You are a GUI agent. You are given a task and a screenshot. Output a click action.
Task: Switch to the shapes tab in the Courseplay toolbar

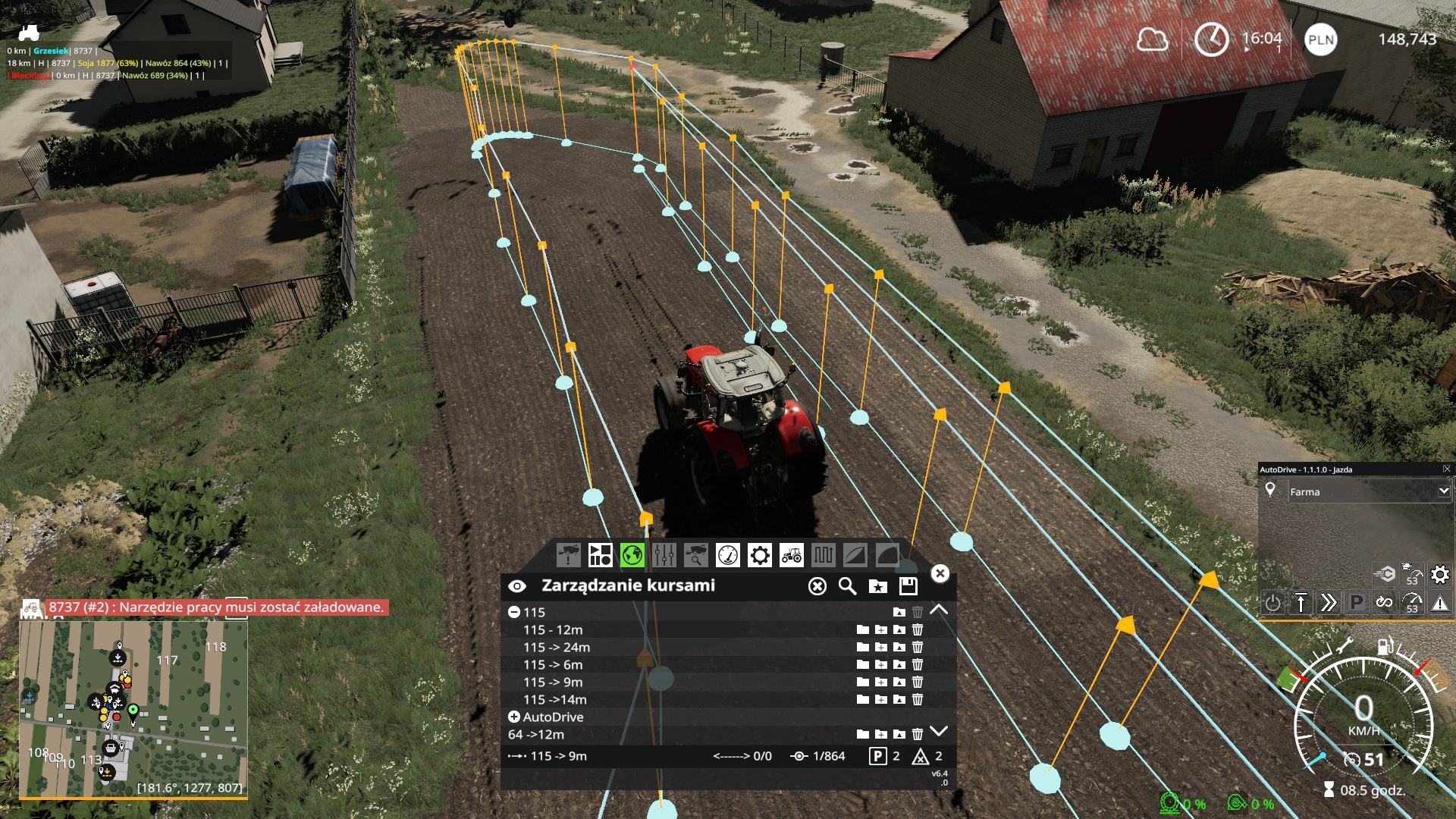[x=601, y=556]
